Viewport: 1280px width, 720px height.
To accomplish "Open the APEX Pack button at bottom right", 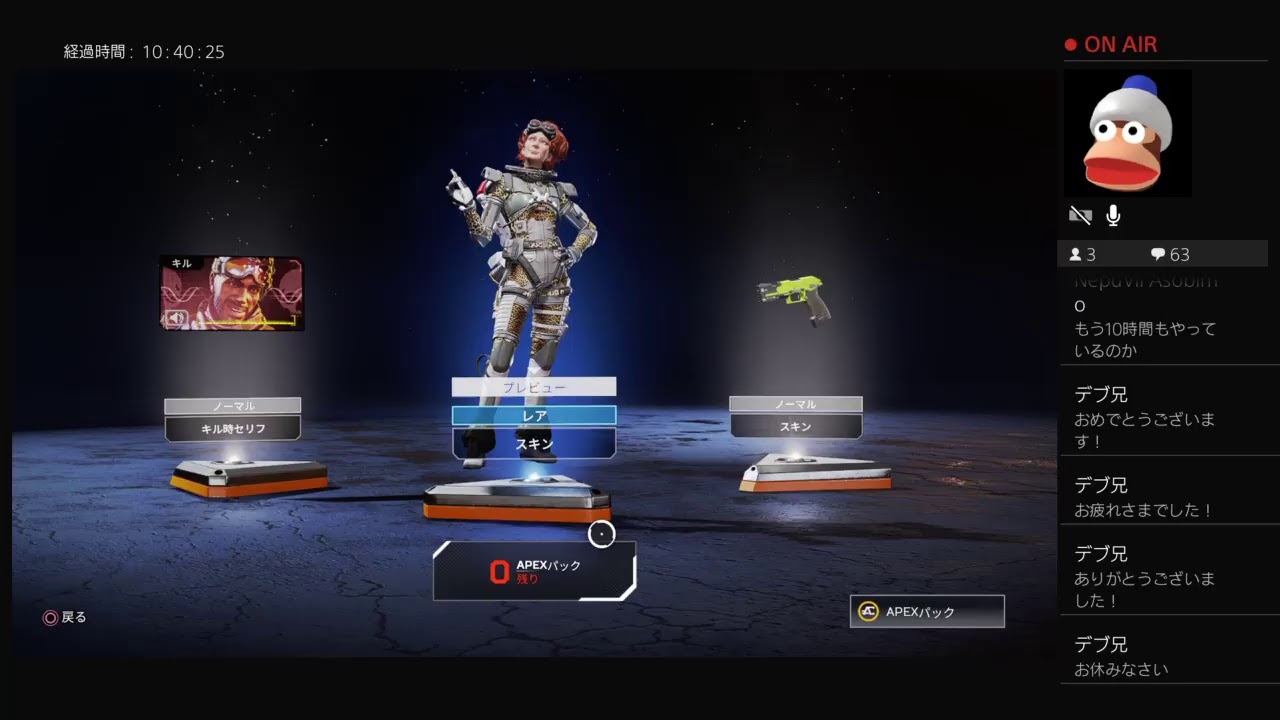I will tap(927, 612).
